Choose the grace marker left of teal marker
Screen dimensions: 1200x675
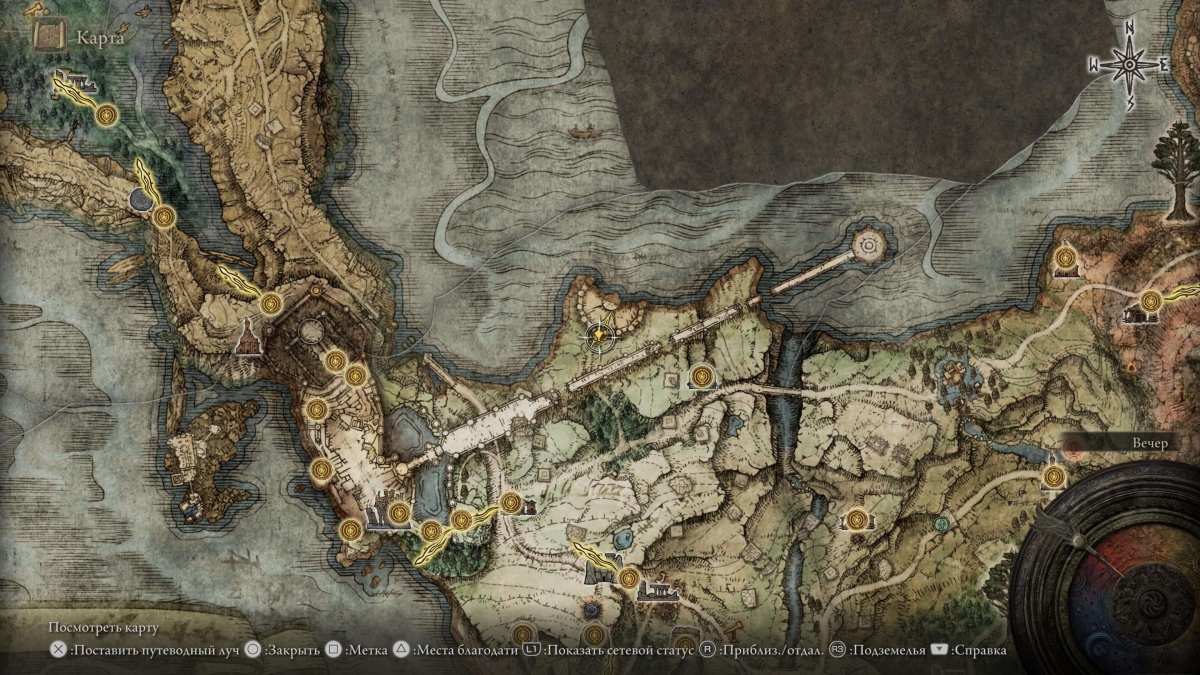(x=856, y=518)
